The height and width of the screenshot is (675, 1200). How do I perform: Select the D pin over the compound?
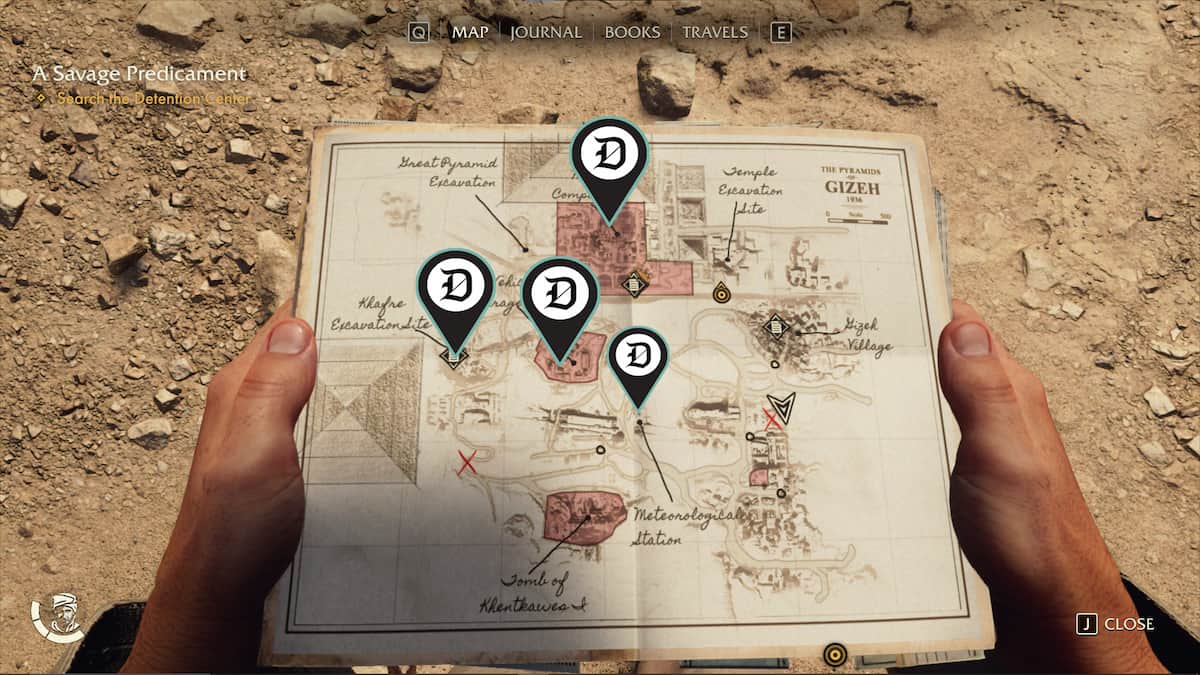click(609, 159)
